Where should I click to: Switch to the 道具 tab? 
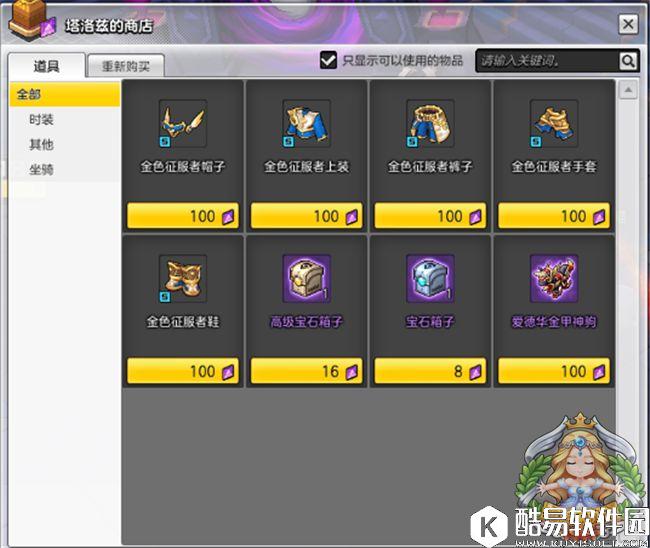coord(46,66)
